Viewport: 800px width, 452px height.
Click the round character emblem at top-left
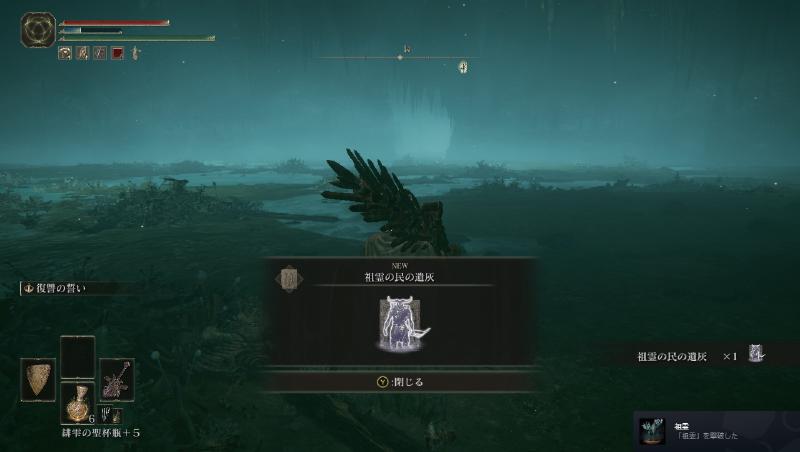[x=37, y=29]
